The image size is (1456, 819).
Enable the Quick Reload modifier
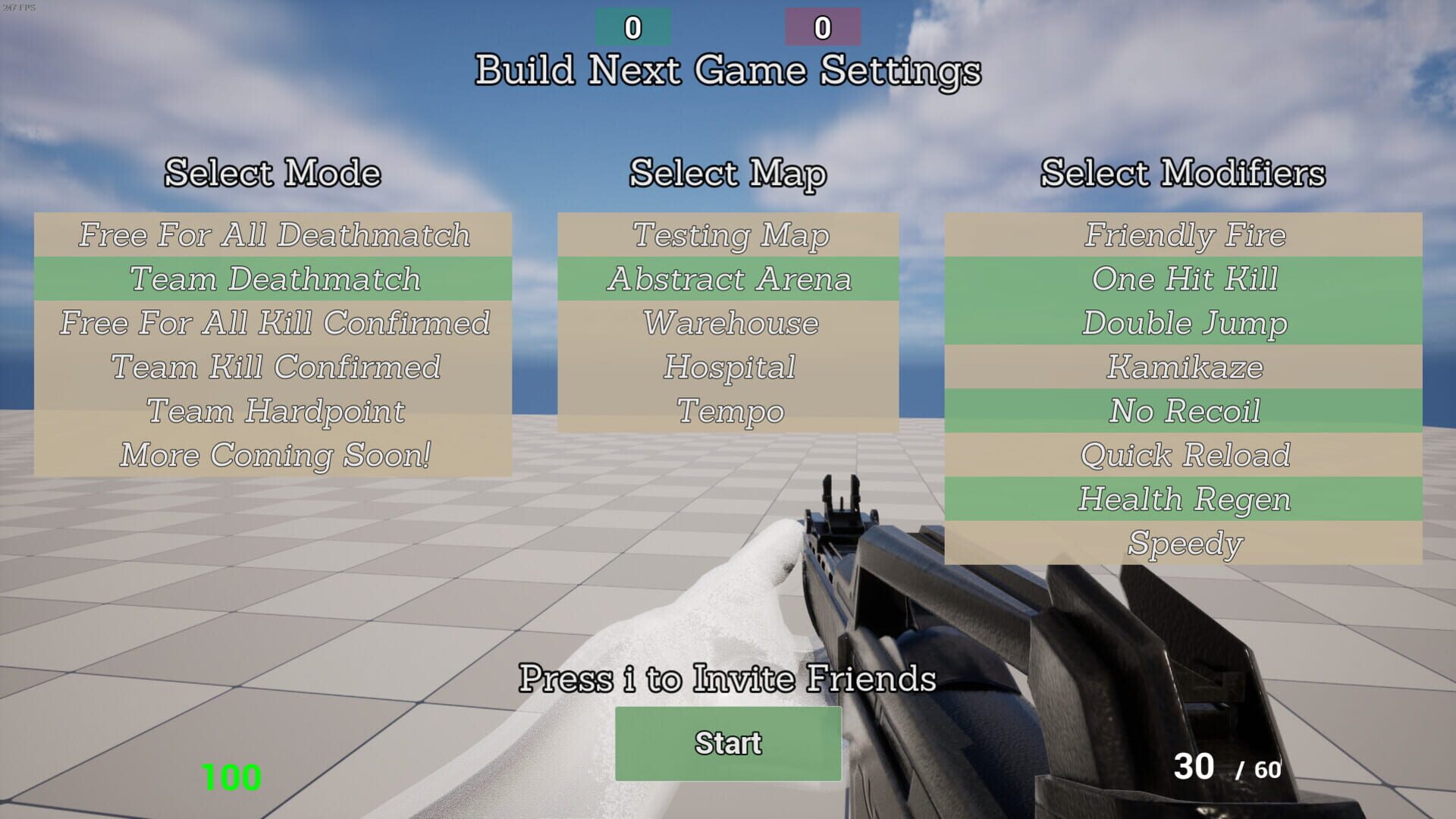pyautogui.click(x=1183, y=455)
